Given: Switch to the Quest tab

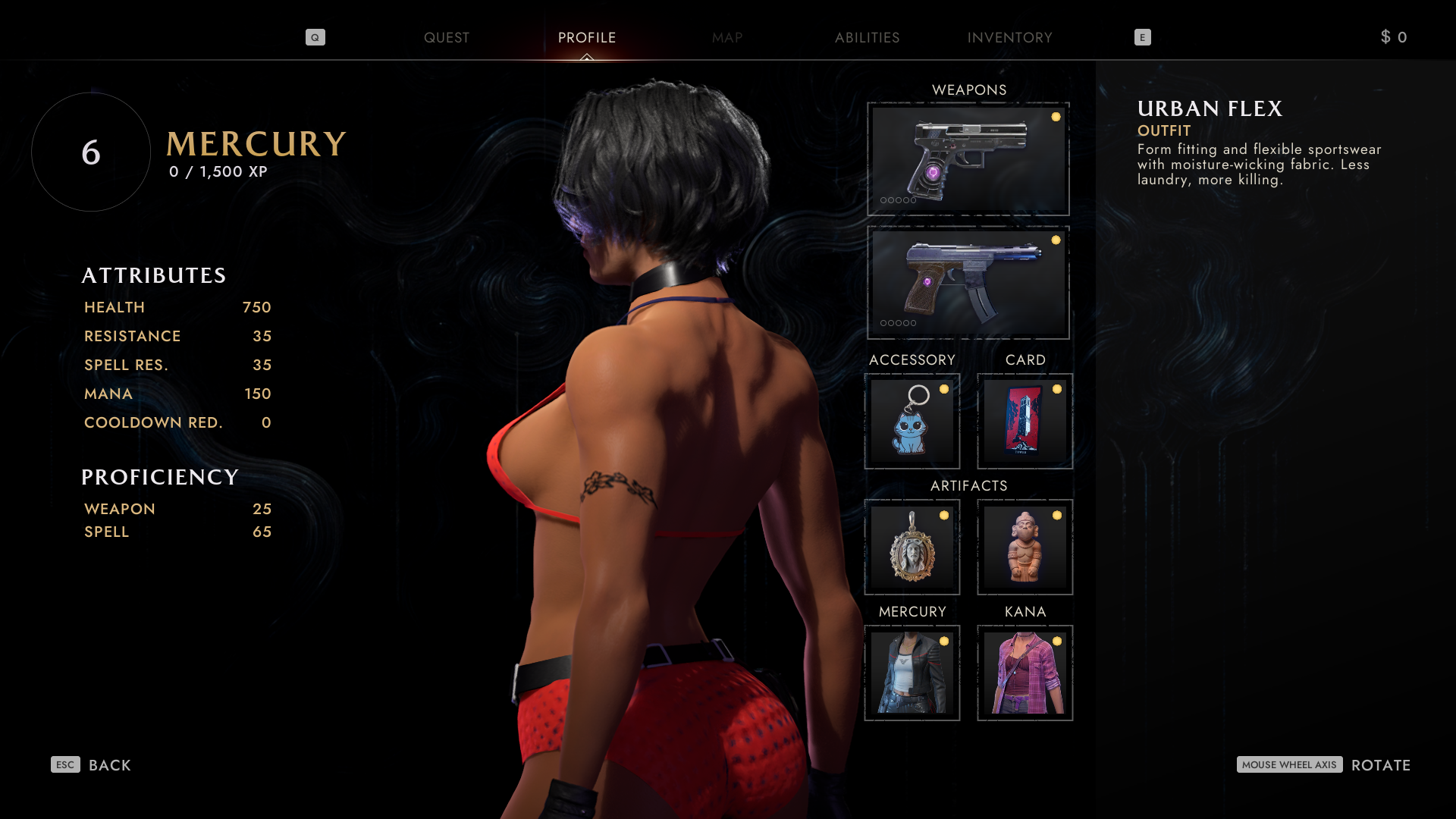Looking at the screenshot, I should tap(446, 38).
